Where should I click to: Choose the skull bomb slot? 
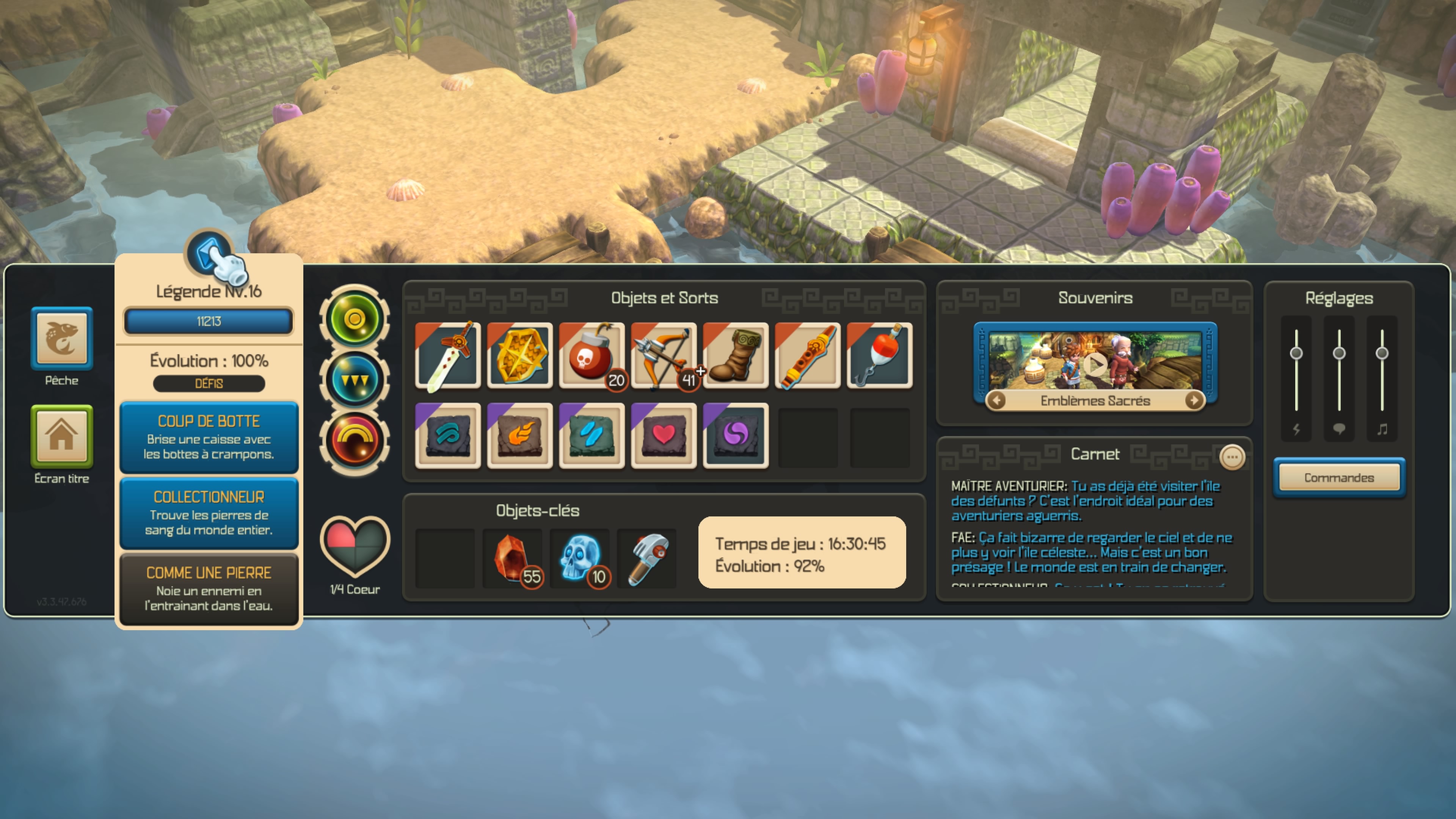coord(591,356)
